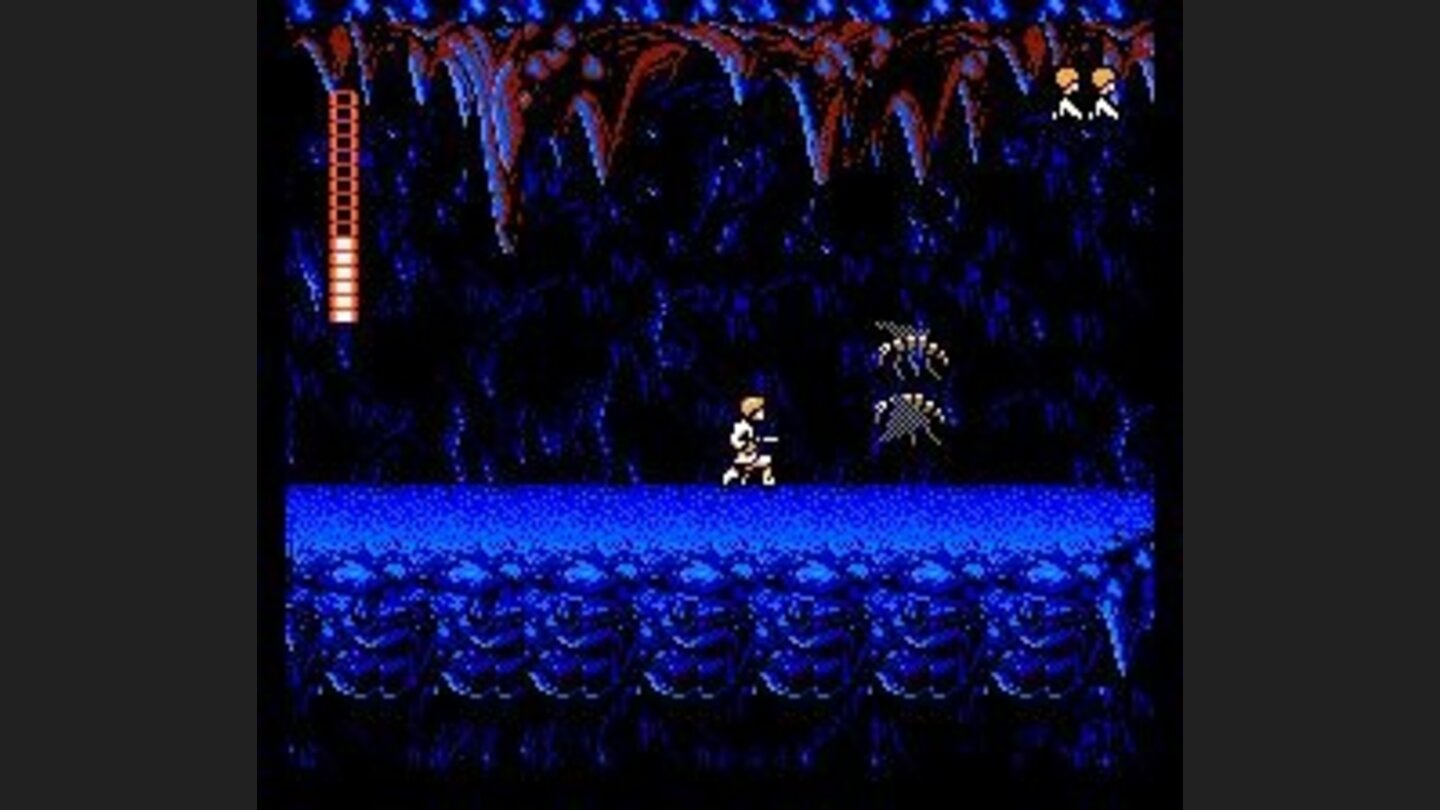
Task: Select the lower spider enemy sprite
Action: [x=910, y=420]
